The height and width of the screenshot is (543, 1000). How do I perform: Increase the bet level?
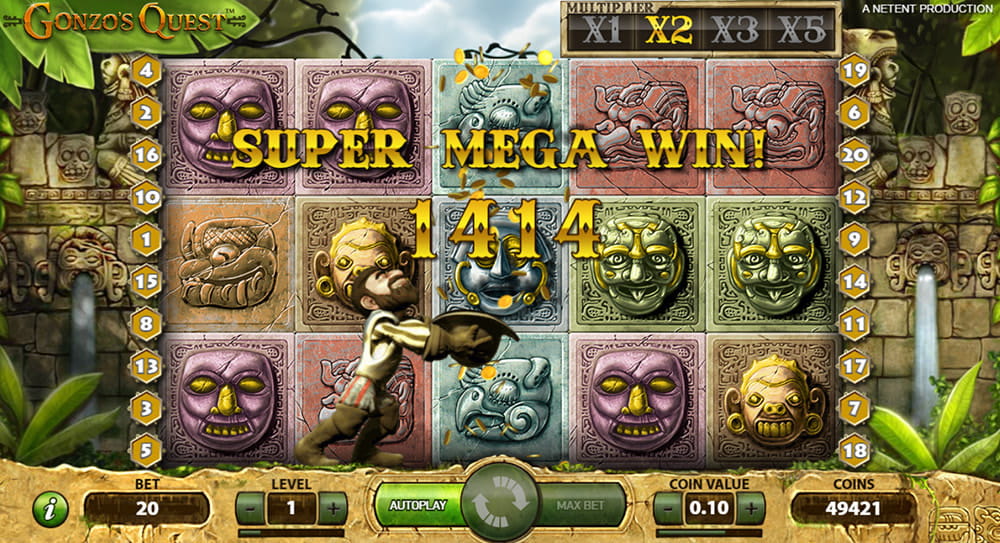tap(334, 507)
